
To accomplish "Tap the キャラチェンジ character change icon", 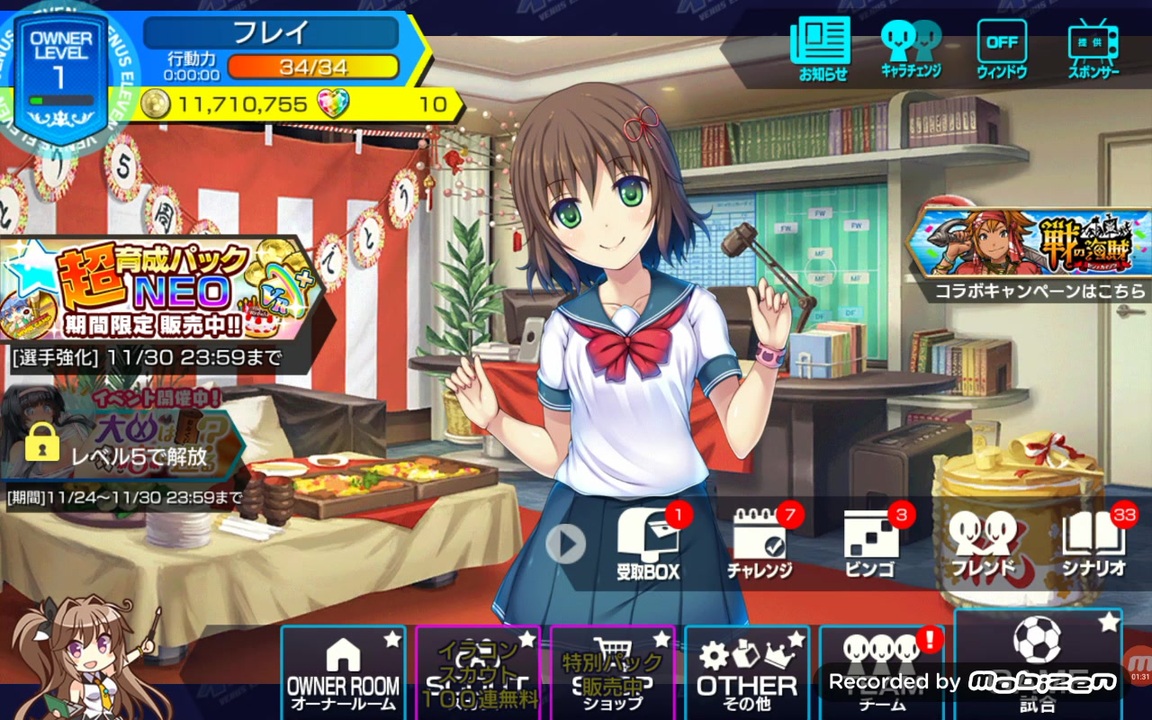I will coord(911,49).
